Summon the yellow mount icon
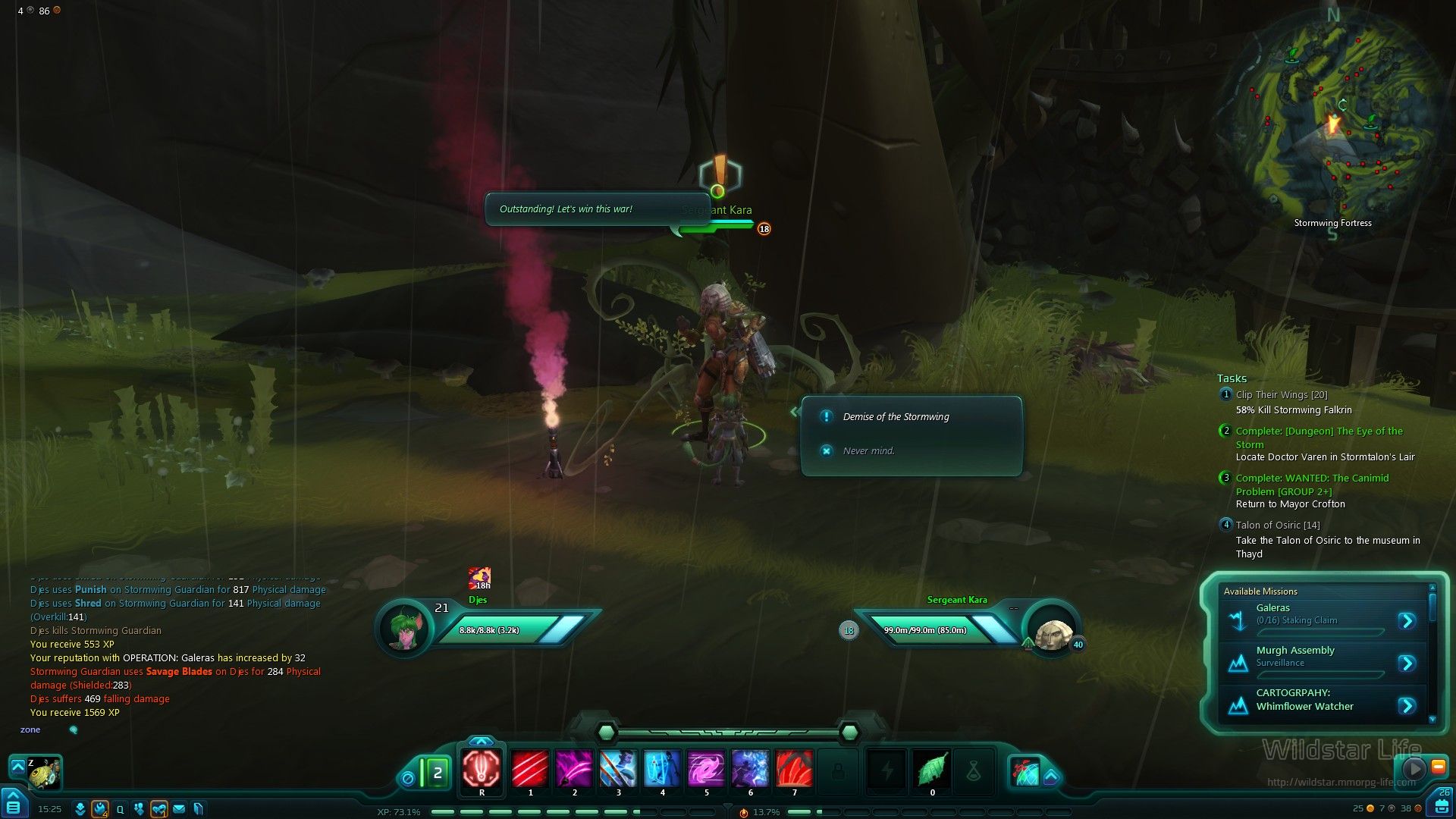 point(44,773)
